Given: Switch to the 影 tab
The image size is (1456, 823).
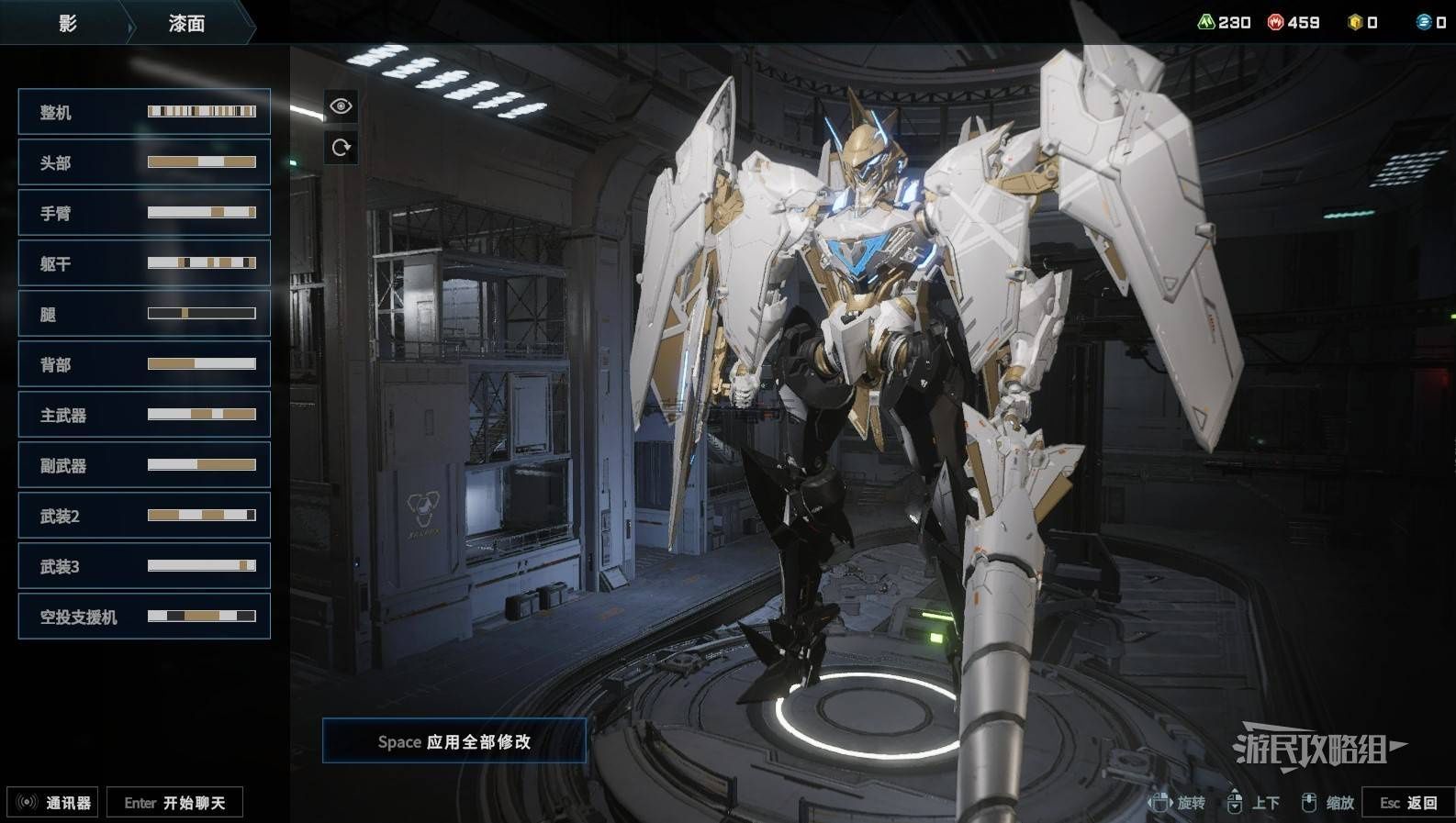Looking at the screenshot, I should [x=67, y=24].
